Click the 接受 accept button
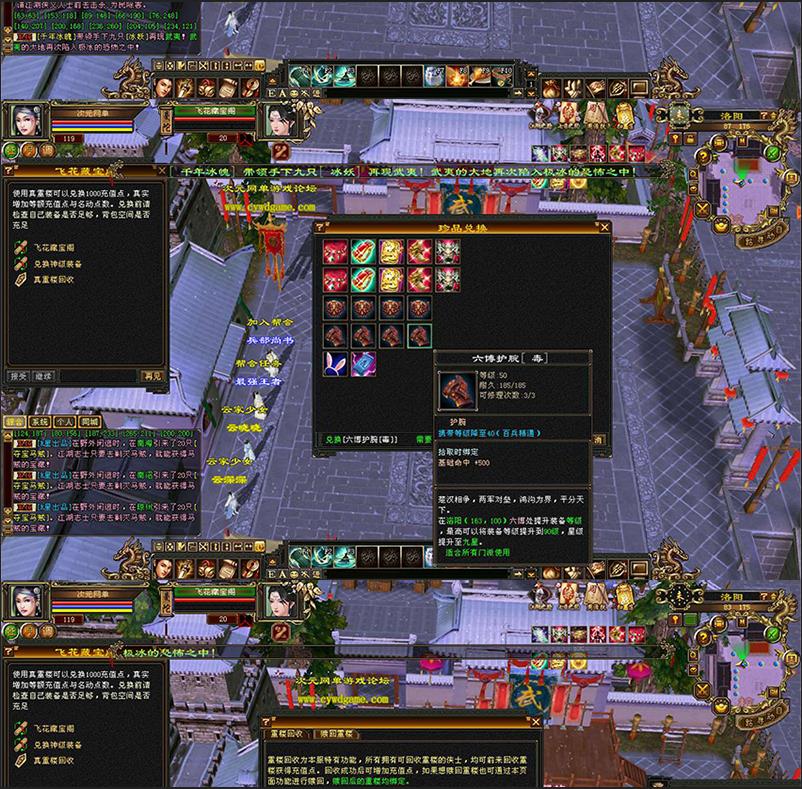The height and width of the screenshot is (789, 802). pyautogui.click(x=17, y=376)
